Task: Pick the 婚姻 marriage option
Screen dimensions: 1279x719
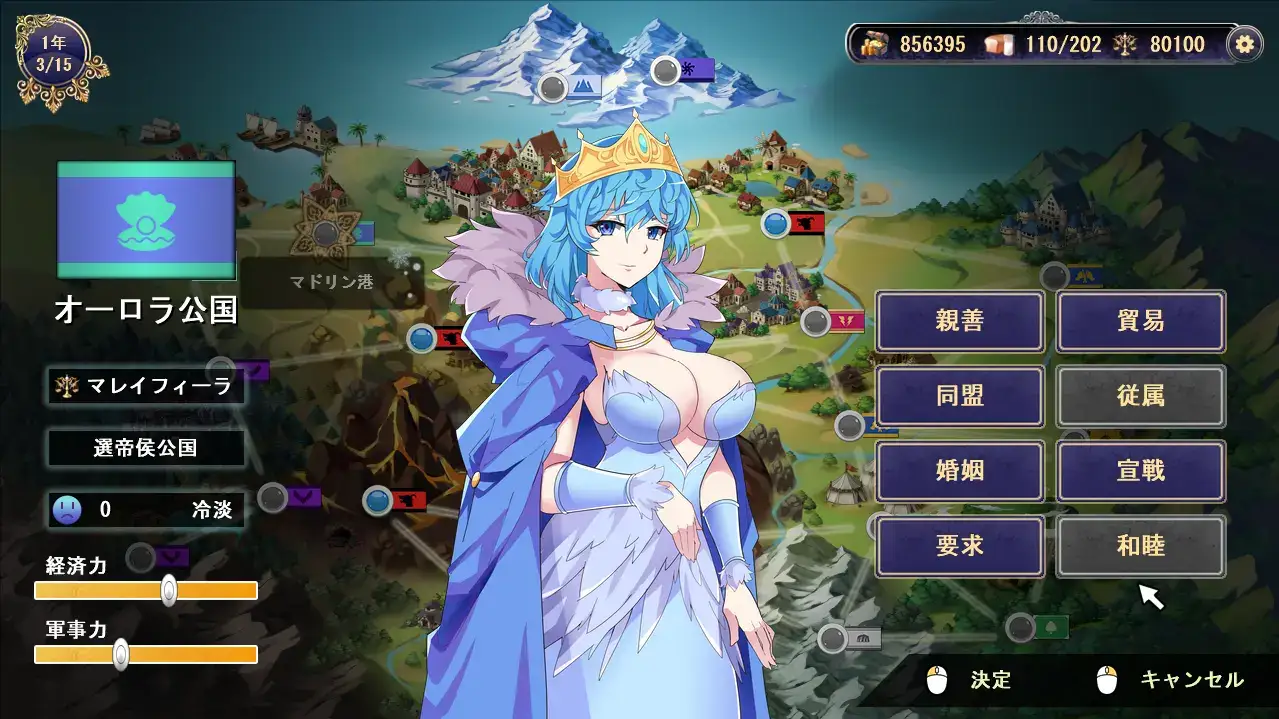Action: 960,471
